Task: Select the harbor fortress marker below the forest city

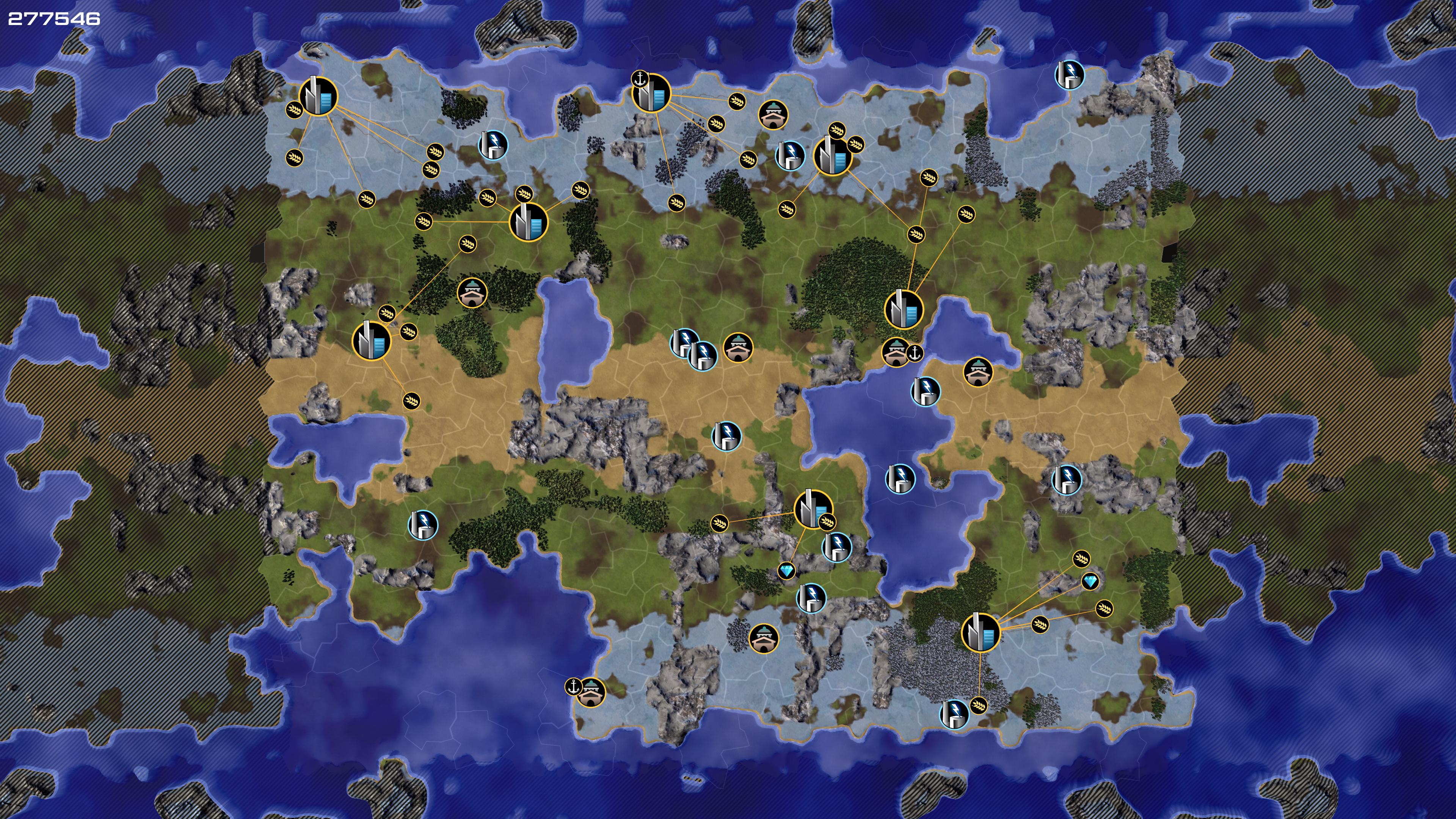Action: [896, 351]
